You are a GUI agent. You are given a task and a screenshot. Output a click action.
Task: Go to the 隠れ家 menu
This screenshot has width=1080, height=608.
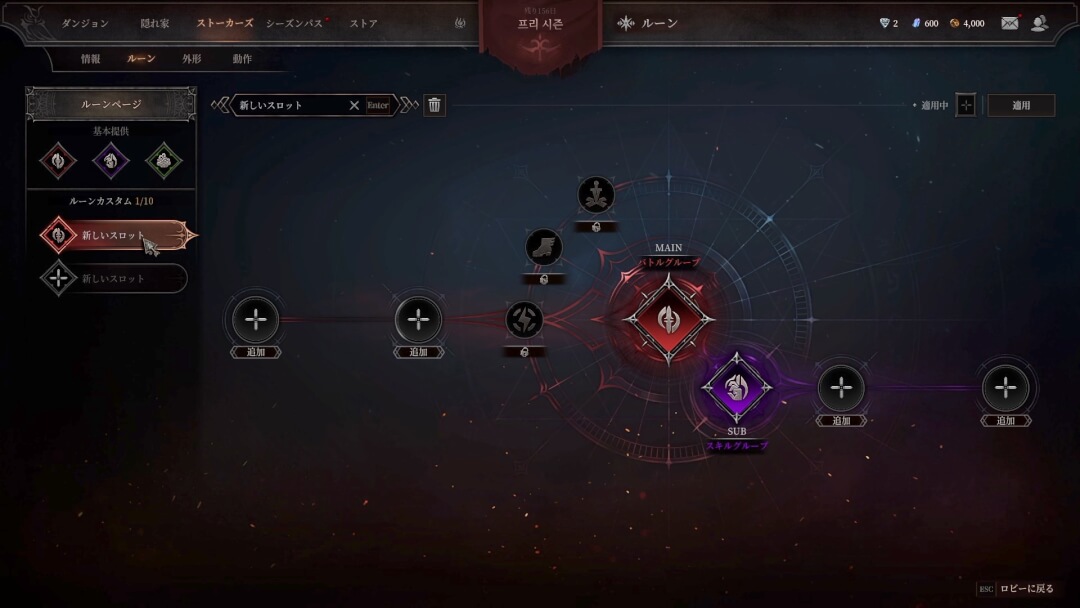(155, 23)
